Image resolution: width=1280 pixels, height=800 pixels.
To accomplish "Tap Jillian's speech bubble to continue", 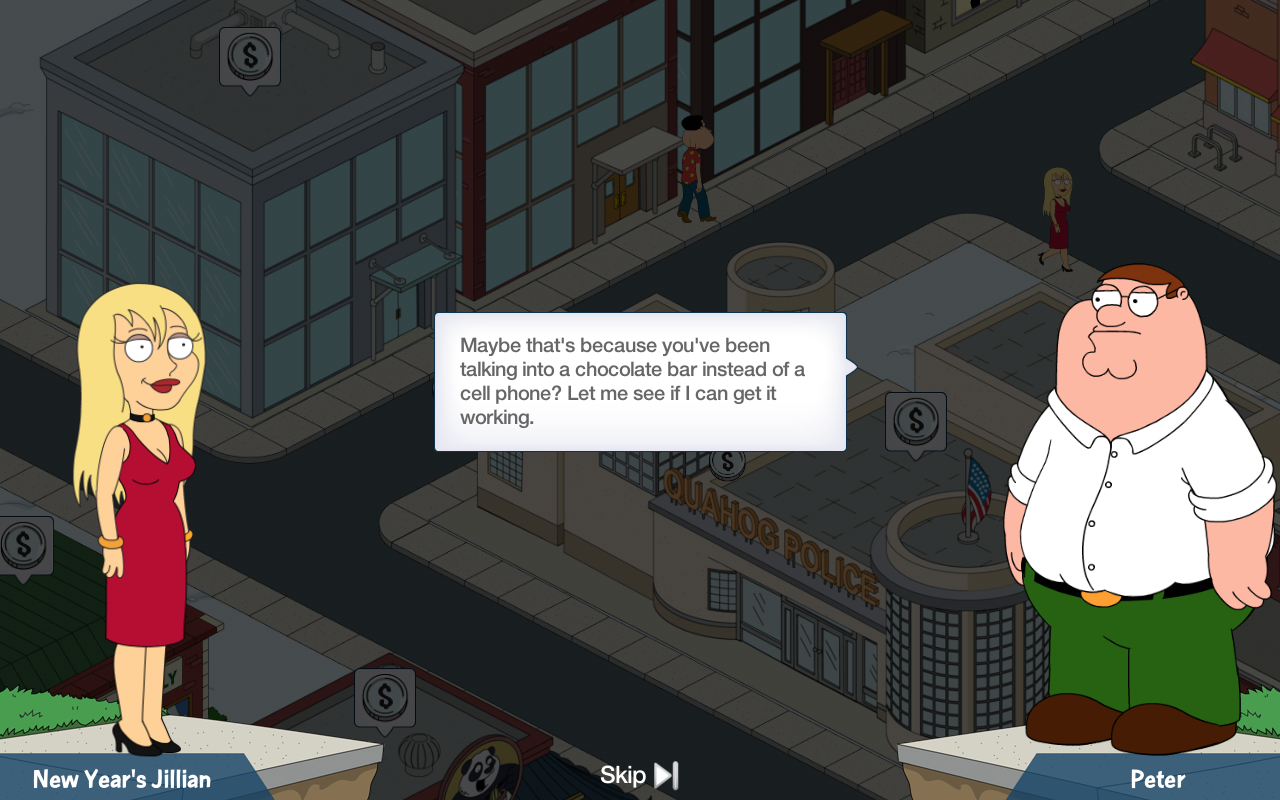I will 640,382.
